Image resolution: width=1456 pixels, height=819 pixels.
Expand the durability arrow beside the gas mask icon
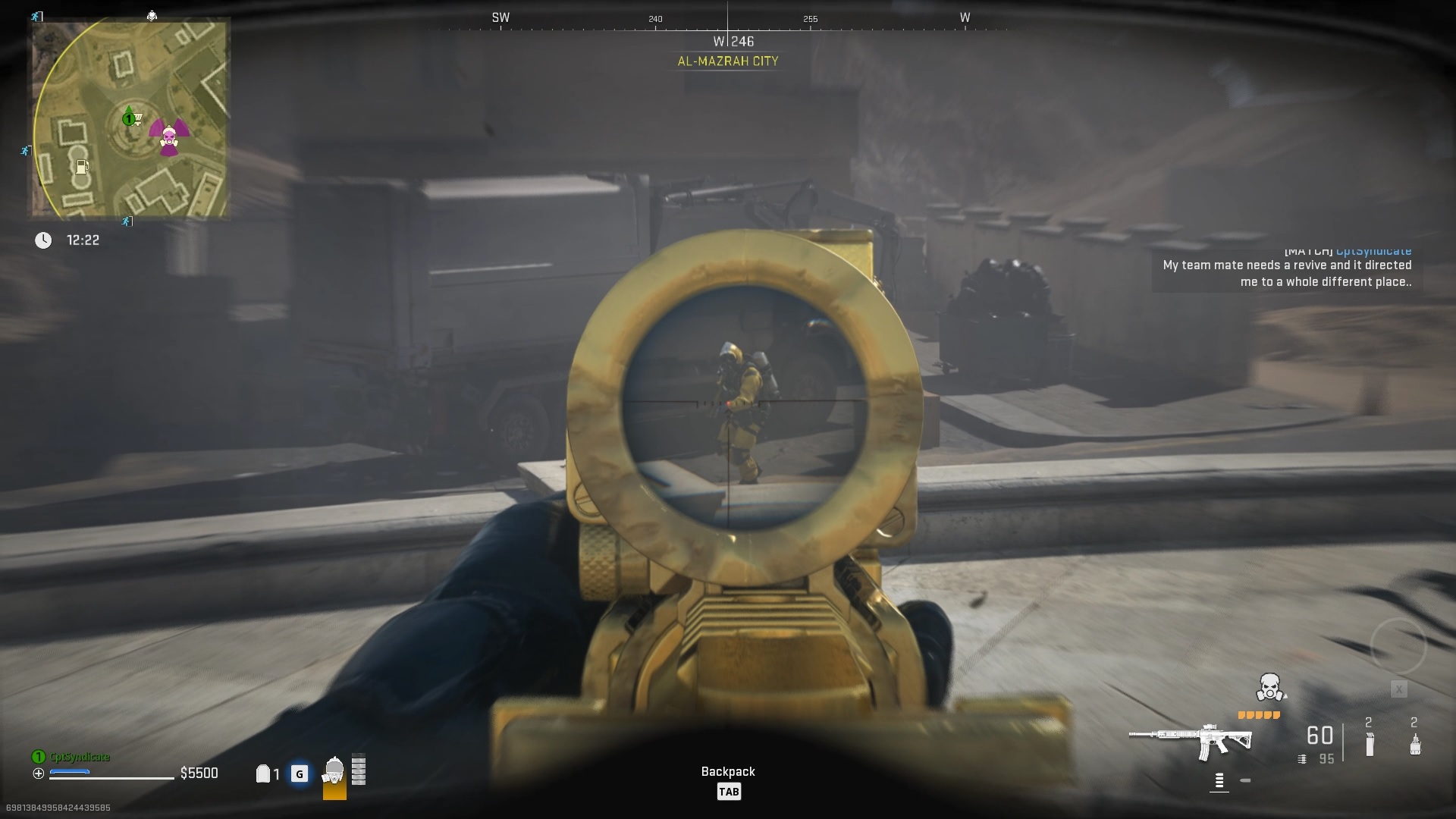click(1285, 696)
